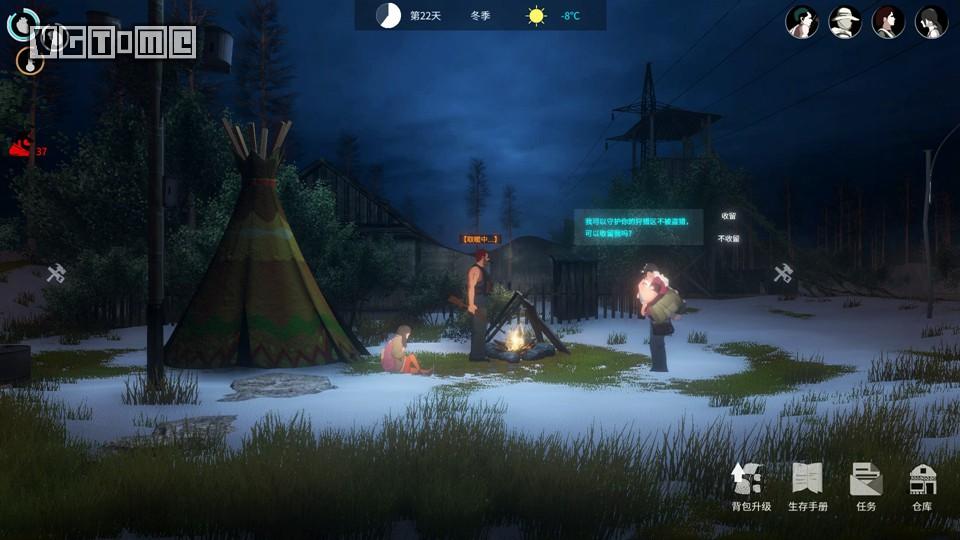Screen dimensions: 960x540
Task: Open the 仓库 warehouse
Action: [922, 487]
